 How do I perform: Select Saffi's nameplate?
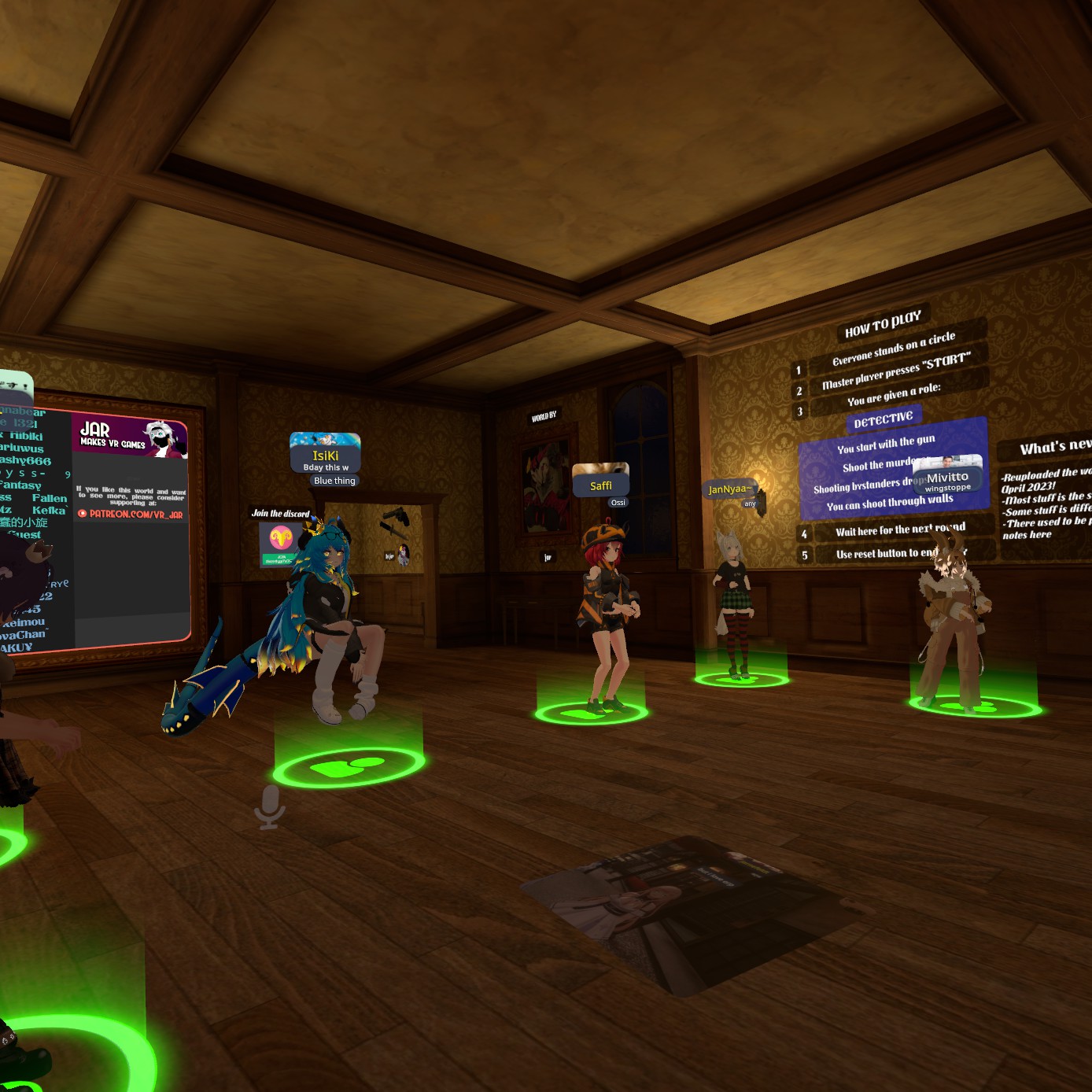(600, 485)
